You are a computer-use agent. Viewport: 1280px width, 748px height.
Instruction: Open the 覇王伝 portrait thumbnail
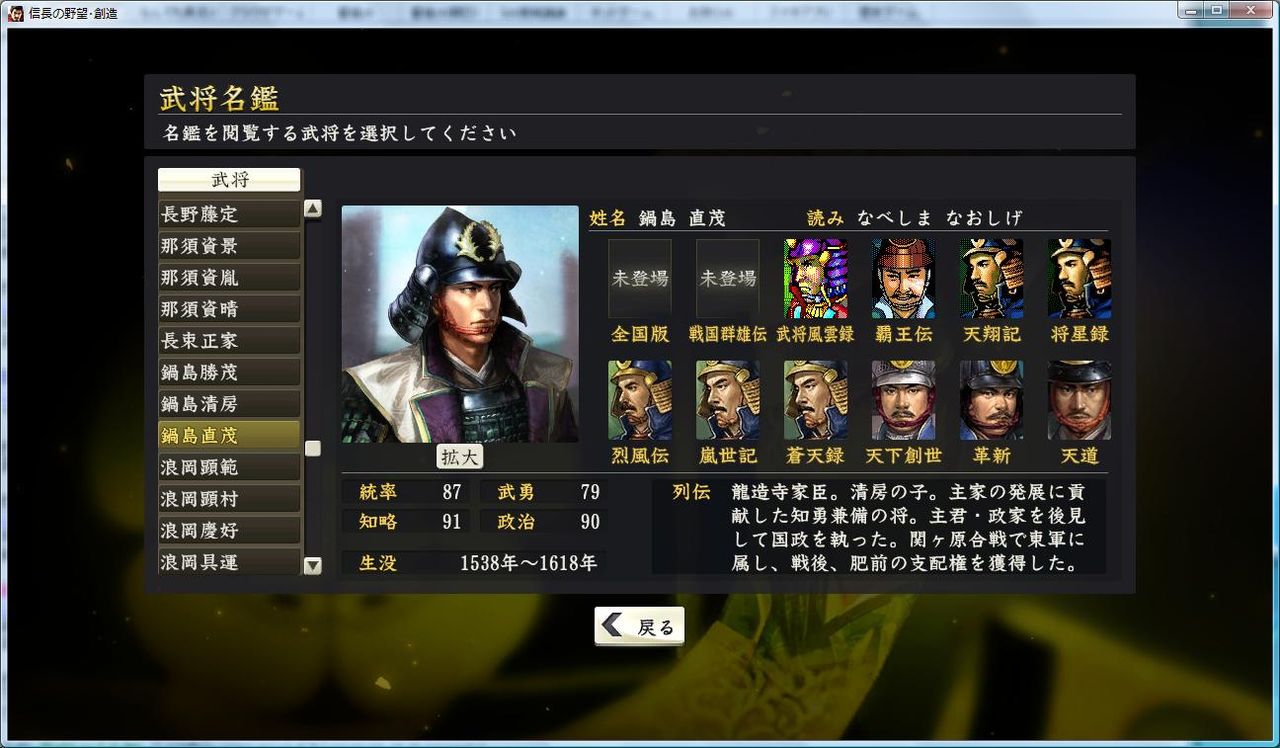pyautogui.click(x=903, y=279)
